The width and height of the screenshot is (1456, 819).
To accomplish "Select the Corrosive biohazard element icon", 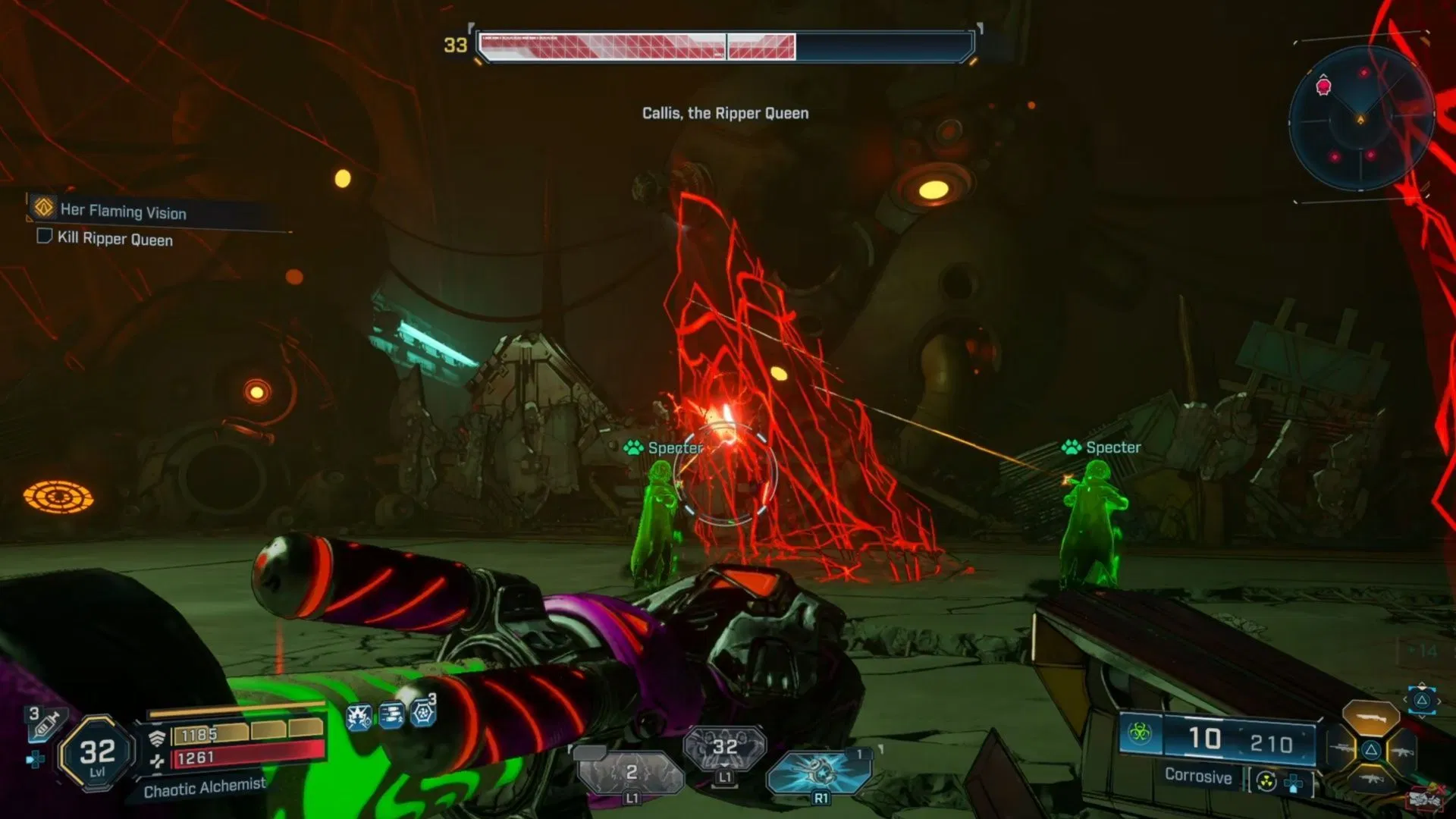I will 1140,733.
